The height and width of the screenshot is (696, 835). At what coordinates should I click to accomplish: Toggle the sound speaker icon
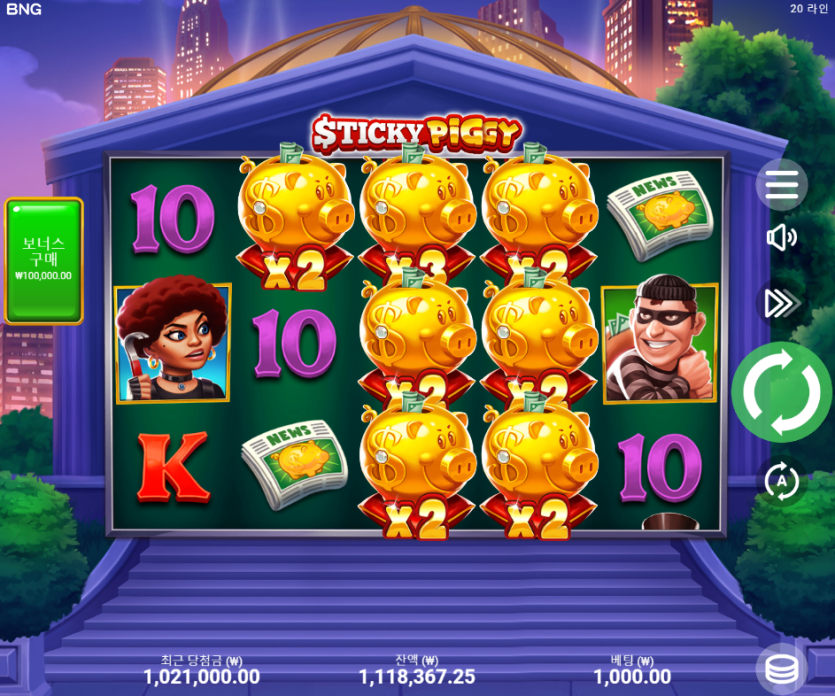click(781, 237)
